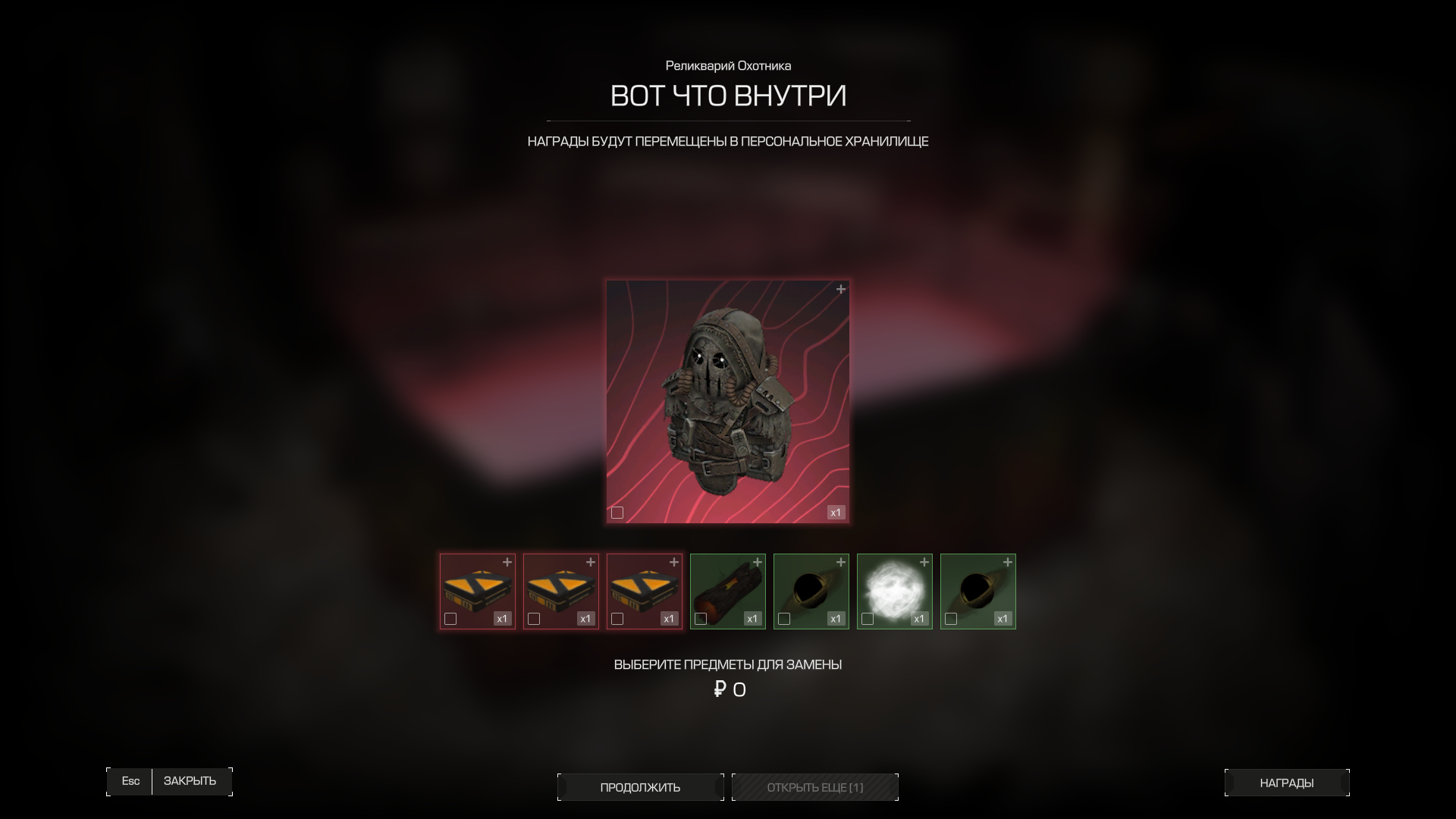1456x819 pixels.
Task: Choose the white glowing orb reward
Action: click(x=894, y=588)
